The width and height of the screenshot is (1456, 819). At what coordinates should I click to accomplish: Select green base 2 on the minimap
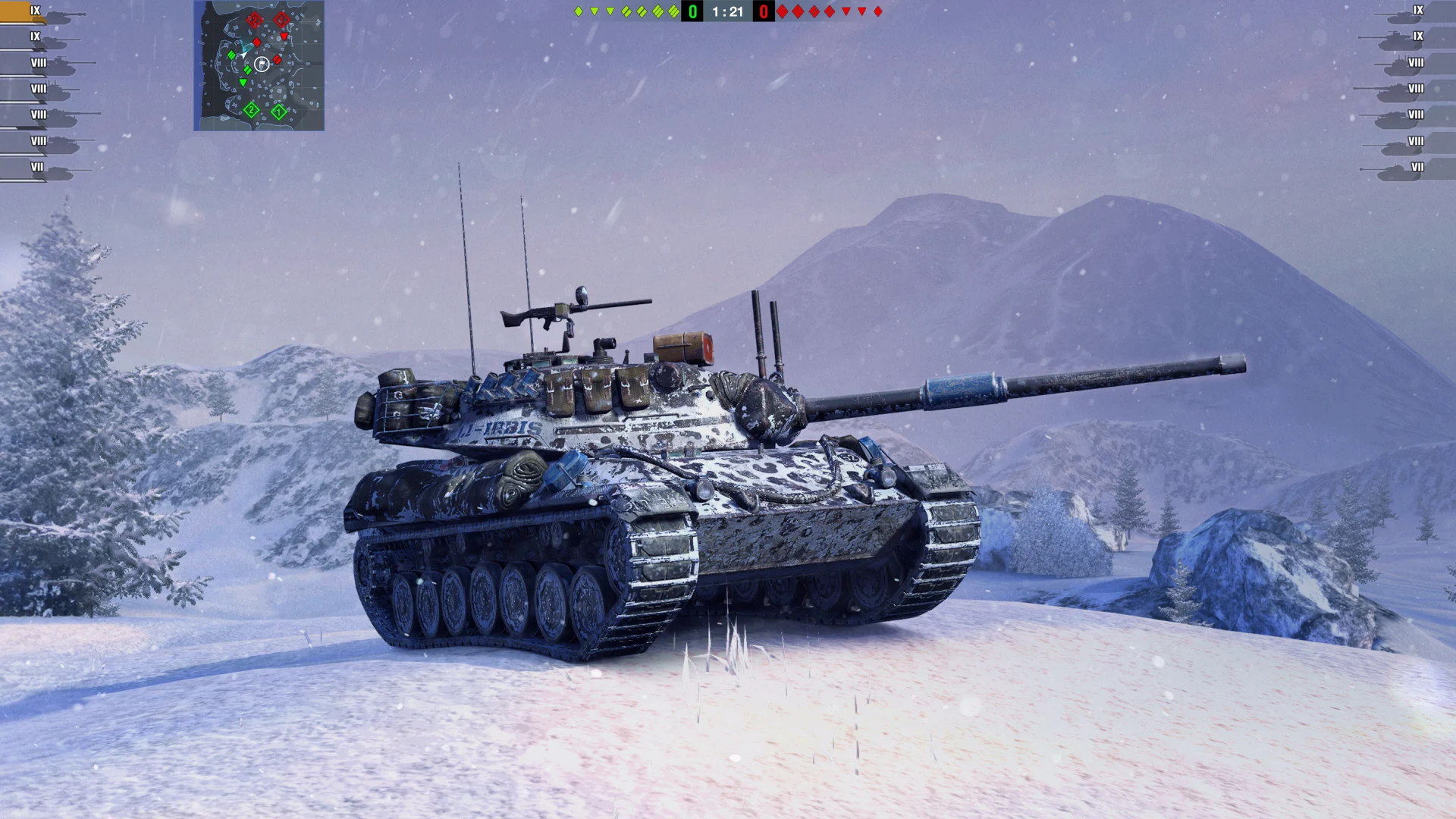tap(251, 111)
